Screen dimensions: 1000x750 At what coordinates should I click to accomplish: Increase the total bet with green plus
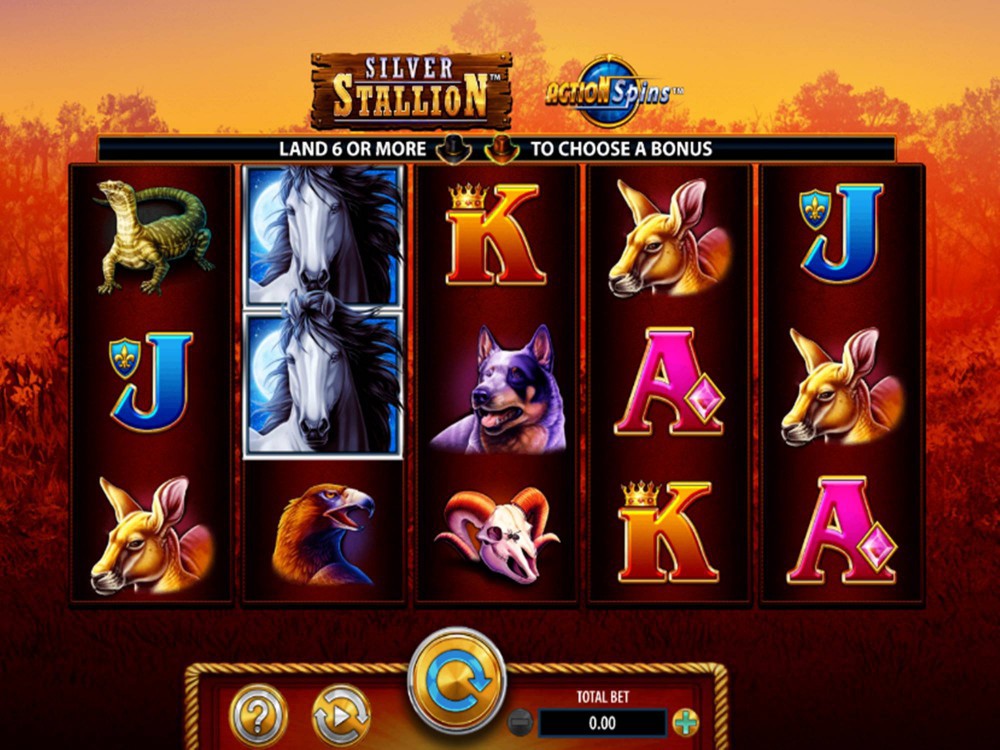pyautogui.click(x=686, y=721)
